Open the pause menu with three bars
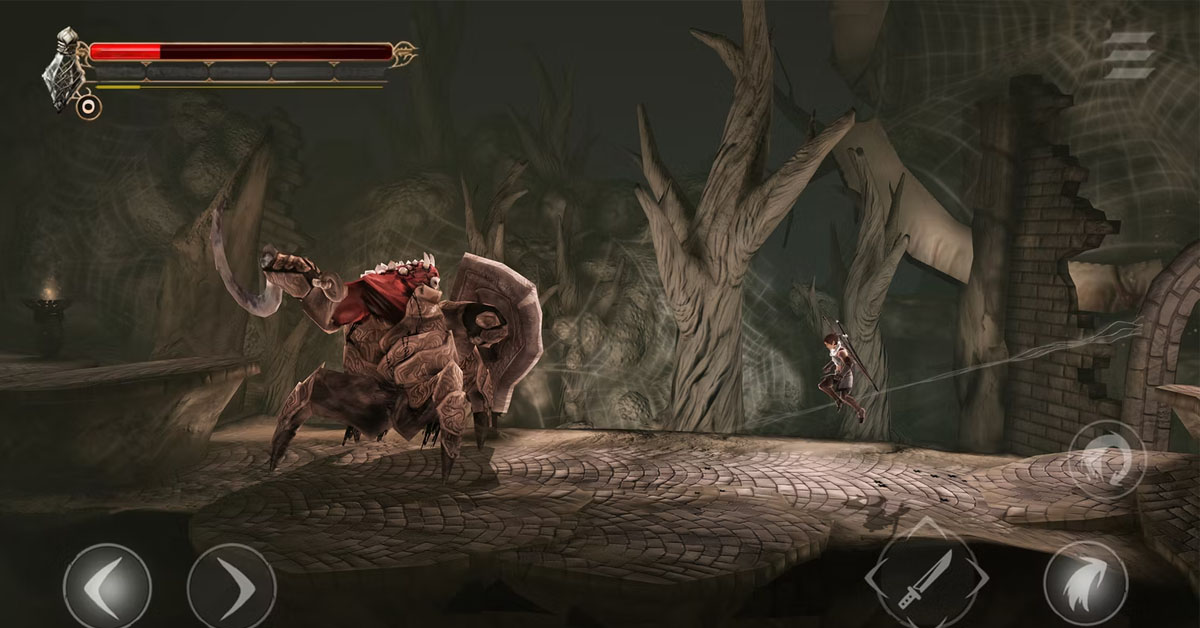Image resolution: width=1200 pixels, height=628 pixels. [1129, 56]
